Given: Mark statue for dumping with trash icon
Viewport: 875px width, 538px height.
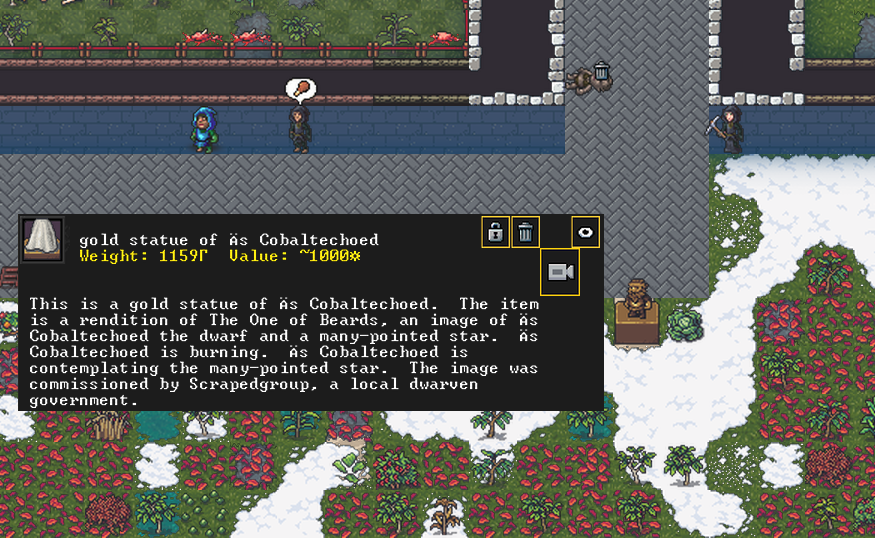Looking at the screenshot, I should pos(526,232).
